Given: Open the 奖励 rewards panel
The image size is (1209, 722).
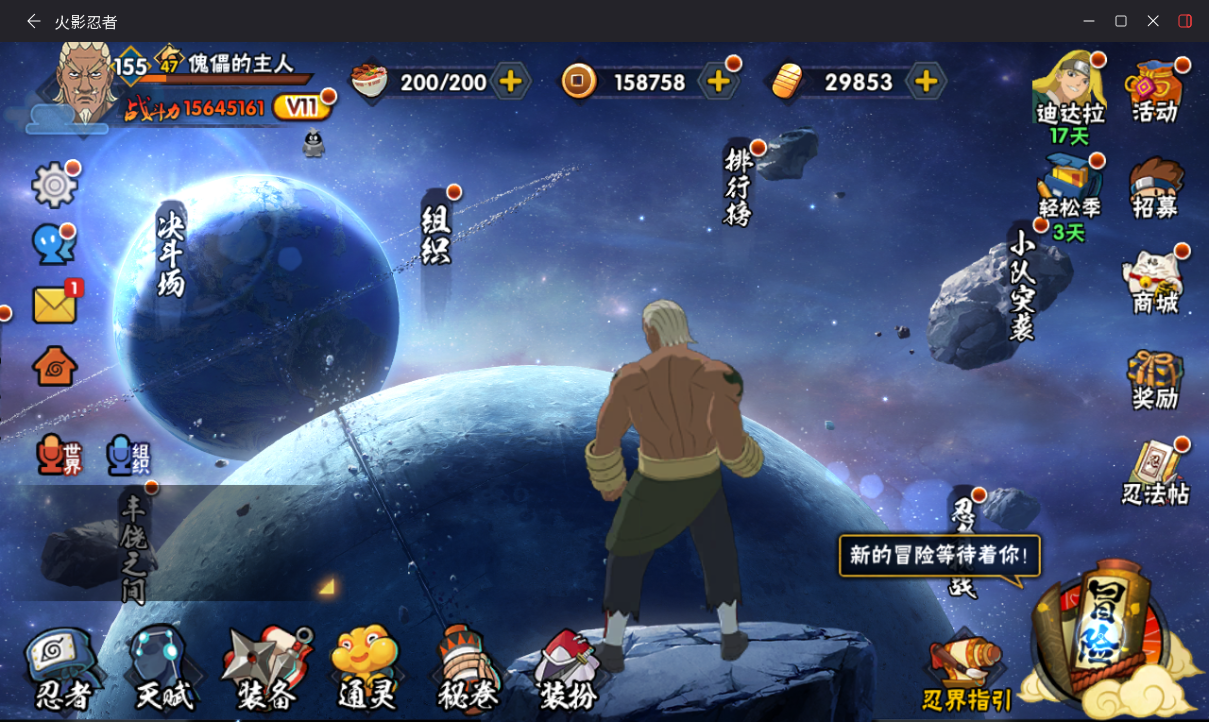Looking at the screenshot, I should coord(1155,380).
